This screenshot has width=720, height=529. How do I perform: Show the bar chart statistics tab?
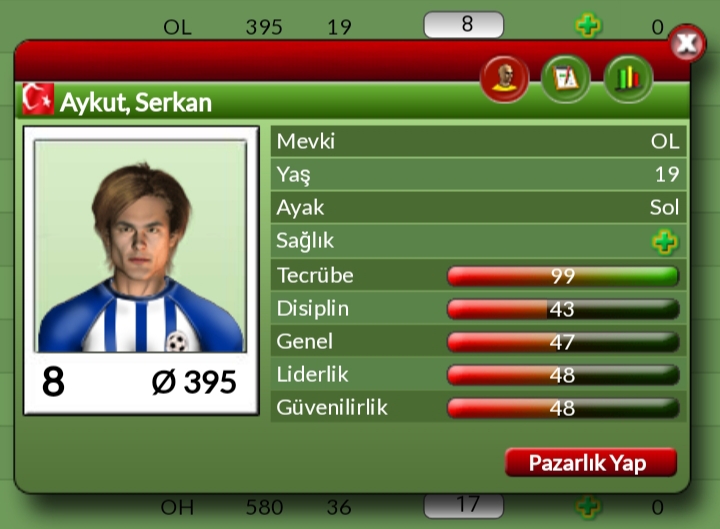627,79
